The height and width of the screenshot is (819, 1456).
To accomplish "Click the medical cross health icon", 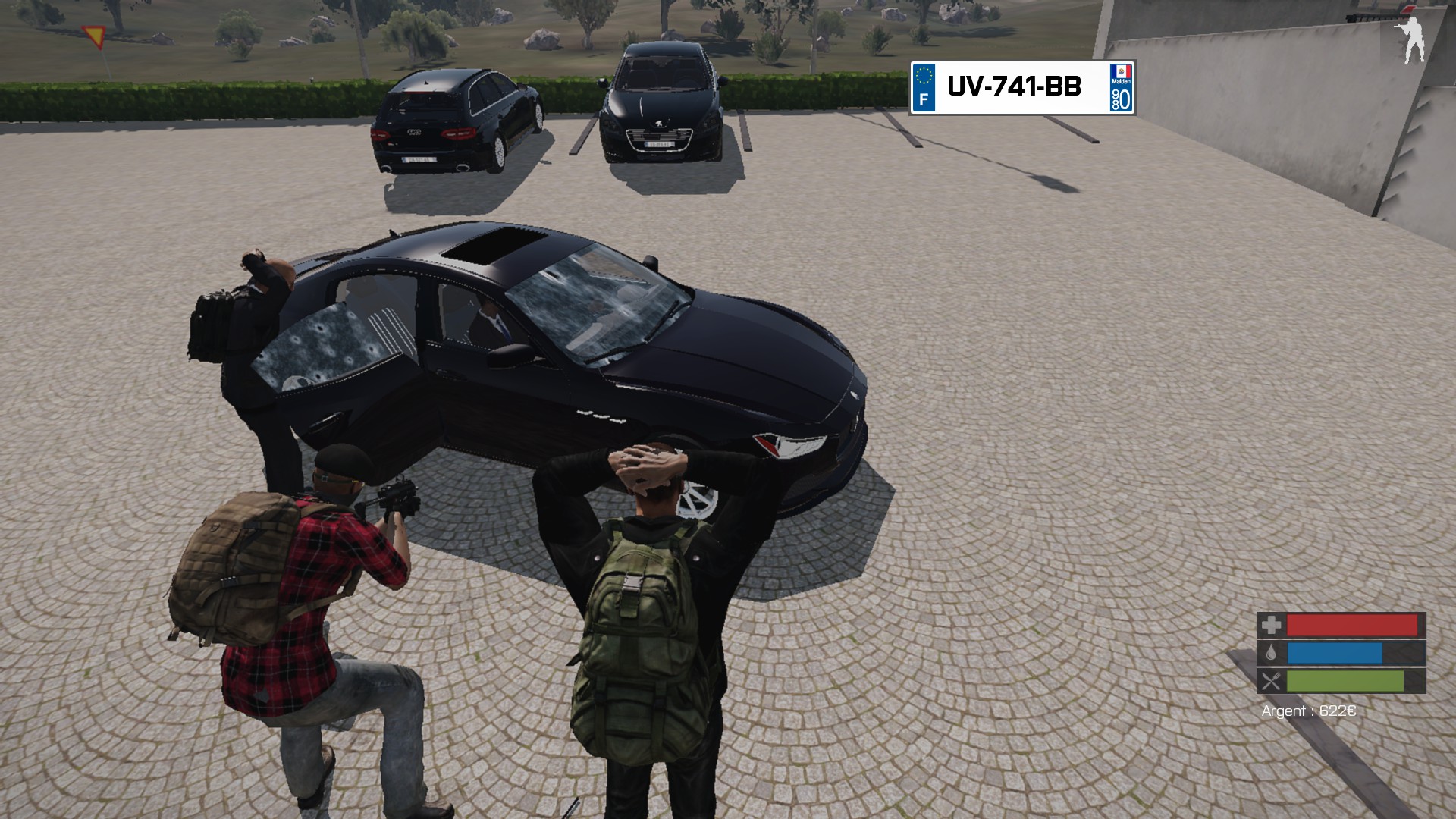I will click(x=1271, y=625).
